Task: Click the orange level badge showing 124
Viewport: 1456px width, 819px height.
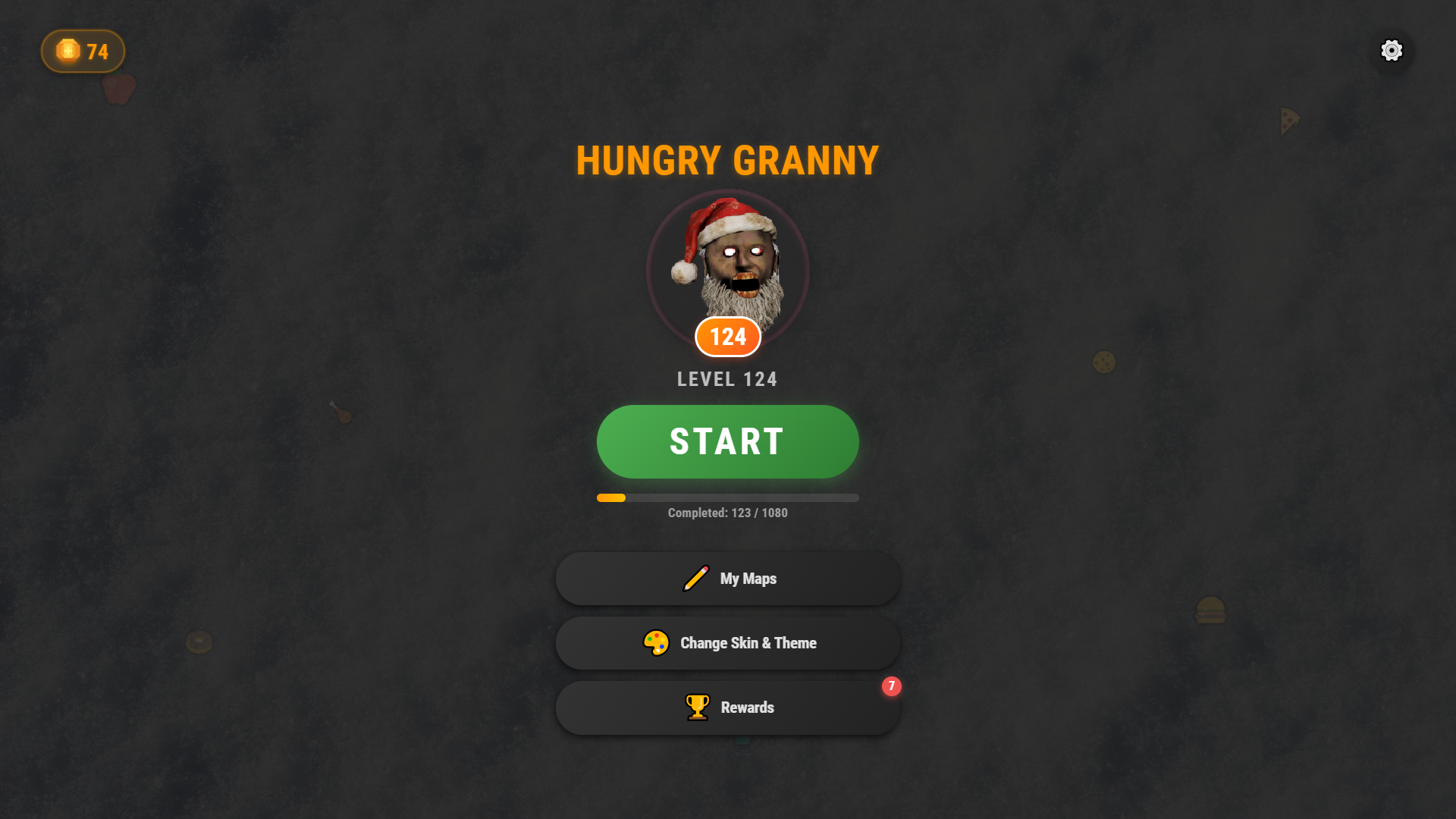Action: pyautogui.click(x=726, y=336)
